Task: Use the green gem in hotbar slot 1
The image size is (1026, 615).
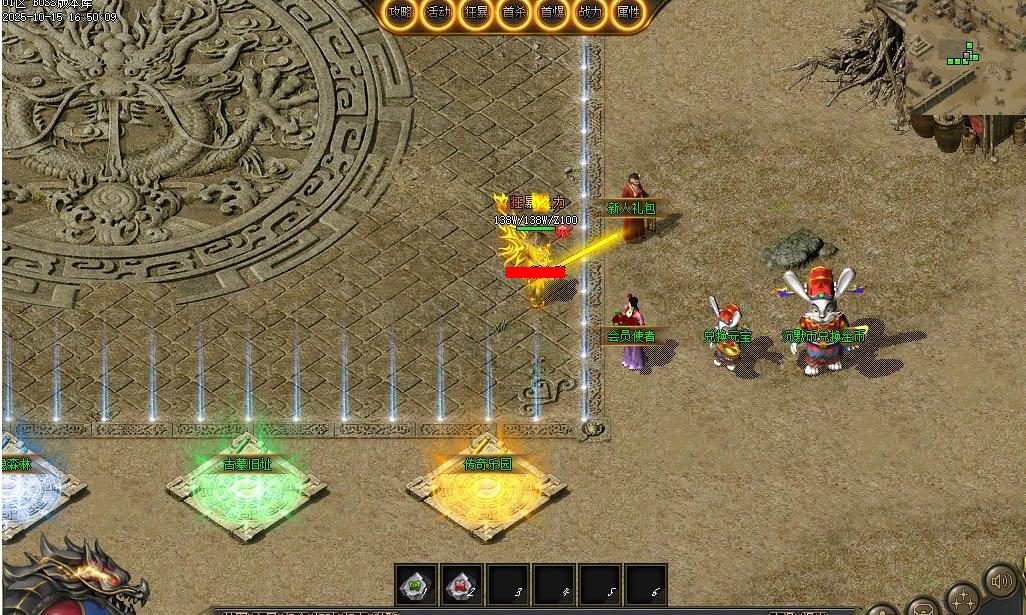Action: [x=415, y=584]
